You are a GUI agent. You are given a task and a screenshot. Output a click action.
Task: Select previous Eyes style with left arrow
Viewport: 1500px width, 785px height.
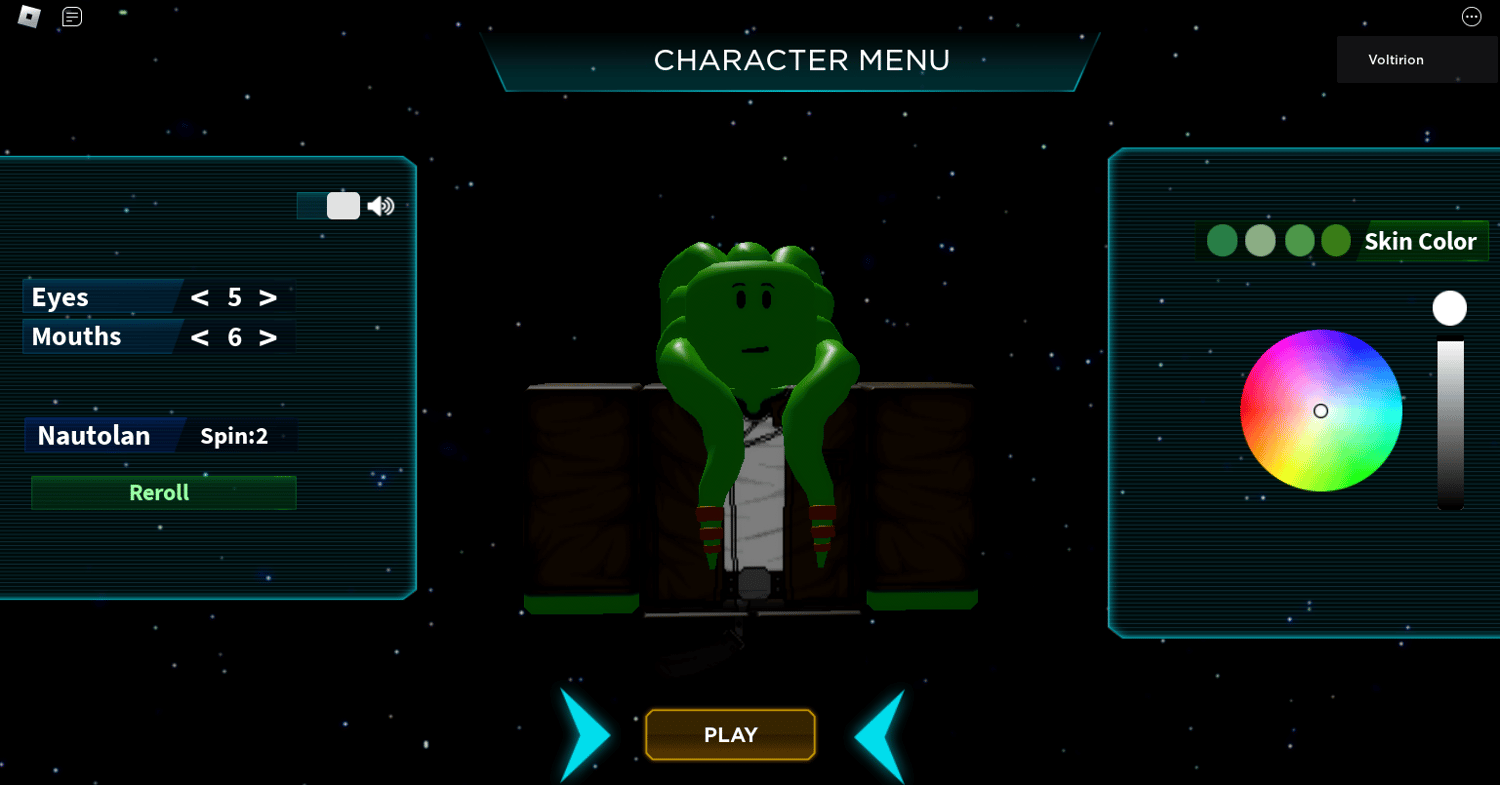(200, 298)
